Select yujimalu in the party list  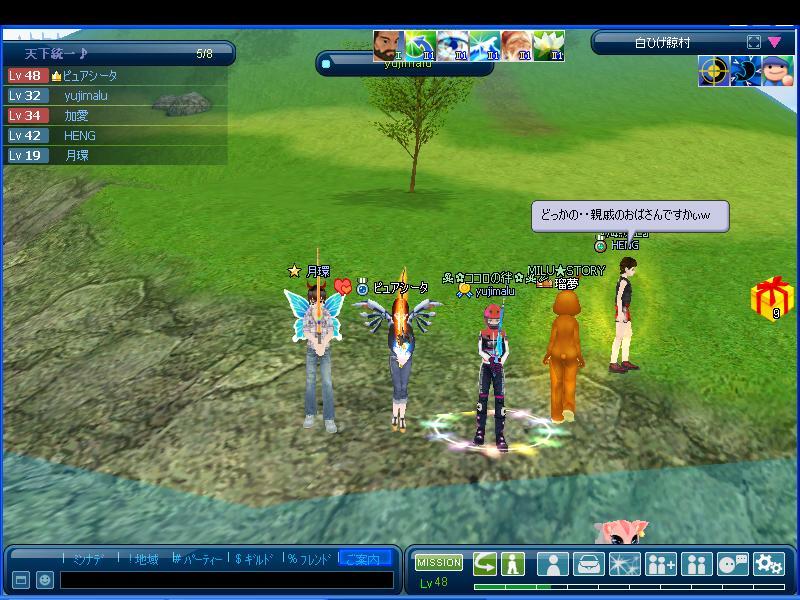coord(86,96)
